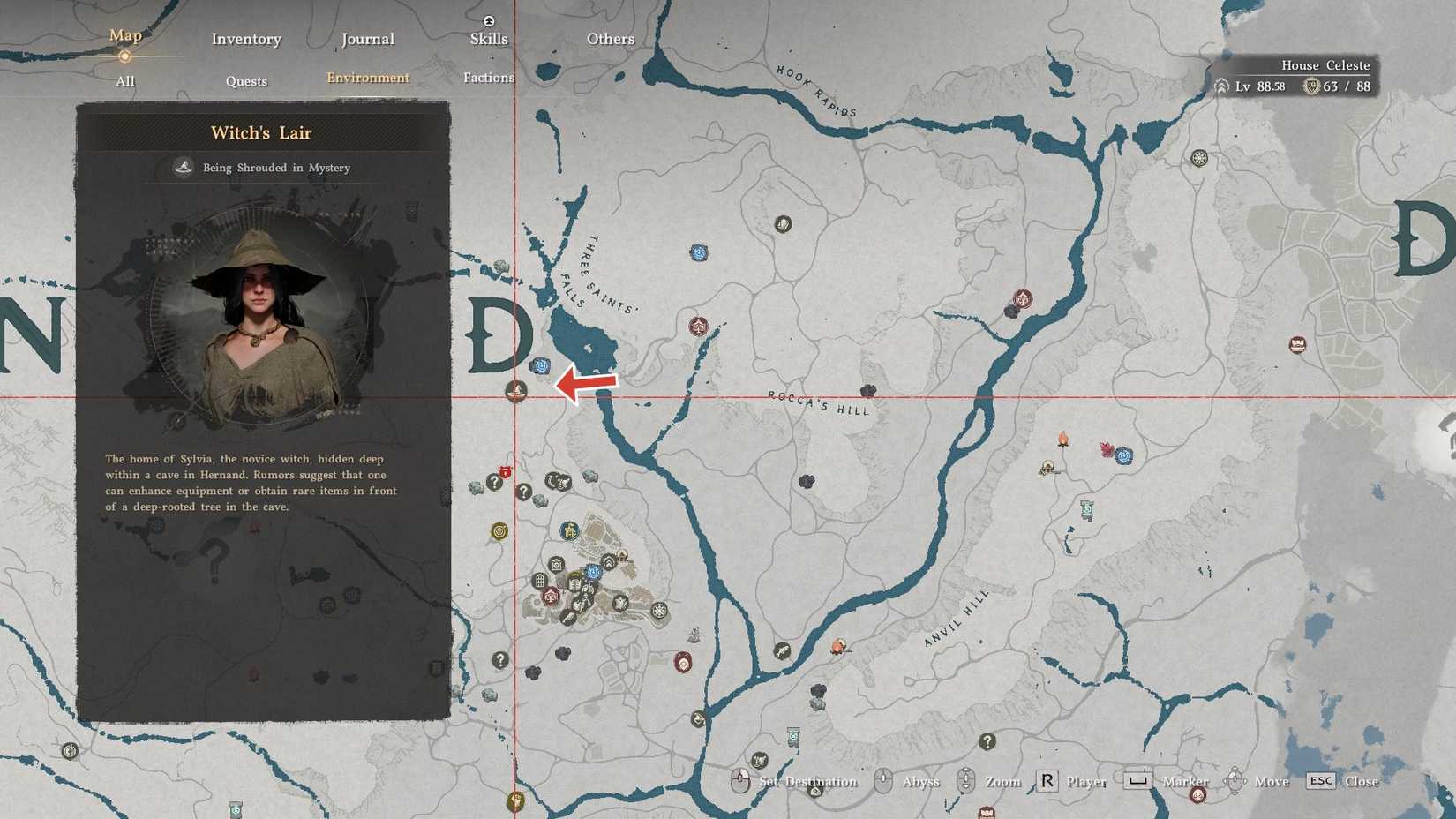Image resolution: width=1456 pixels, height=819 pixels.
Task: Place a Marker using the Marker control
Action: (1183, 782)
